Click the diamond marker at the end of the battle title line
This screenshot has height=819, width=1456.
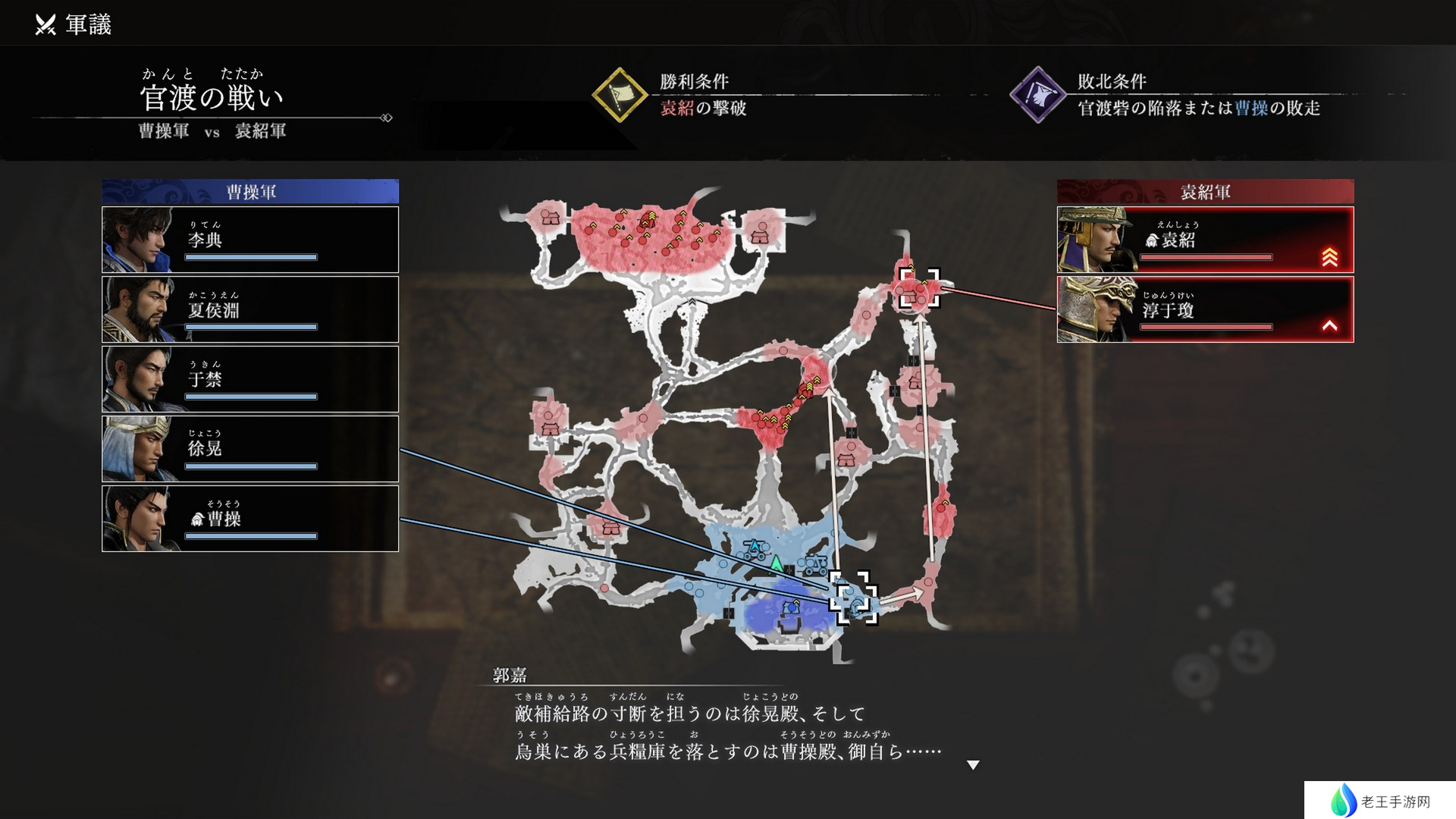point(388,118)
